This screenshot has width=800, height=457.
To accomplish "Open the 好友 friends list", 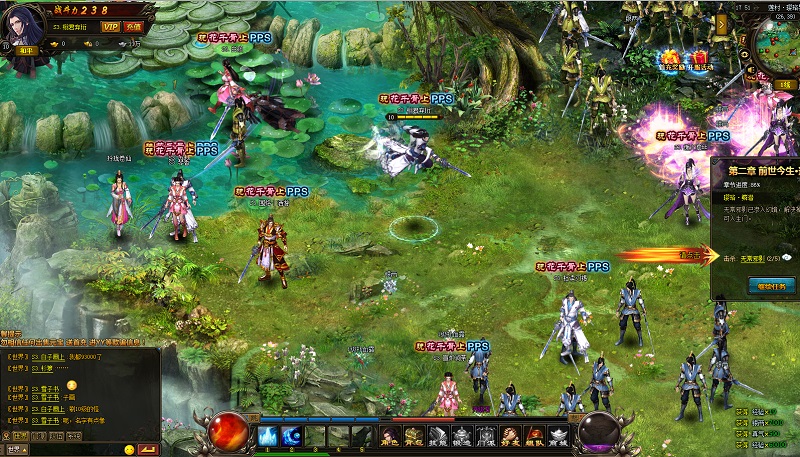I will click(x=510, y=436).
